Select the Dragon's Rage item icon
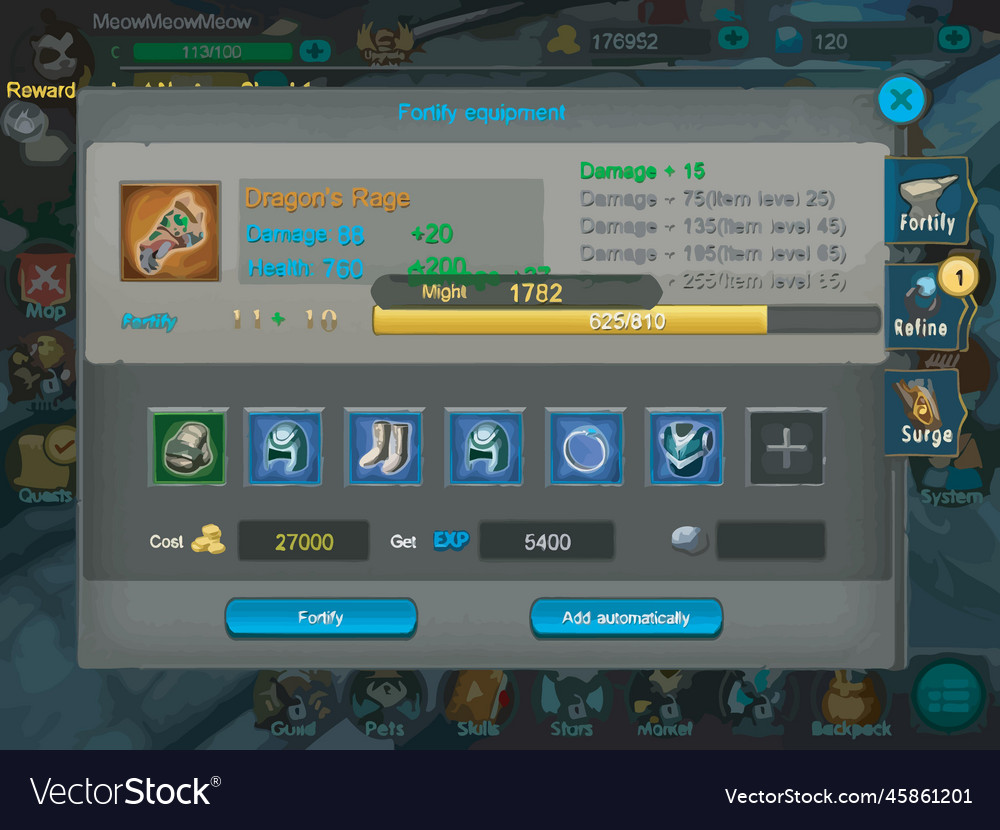1000x830 pixels. (170, 231)
